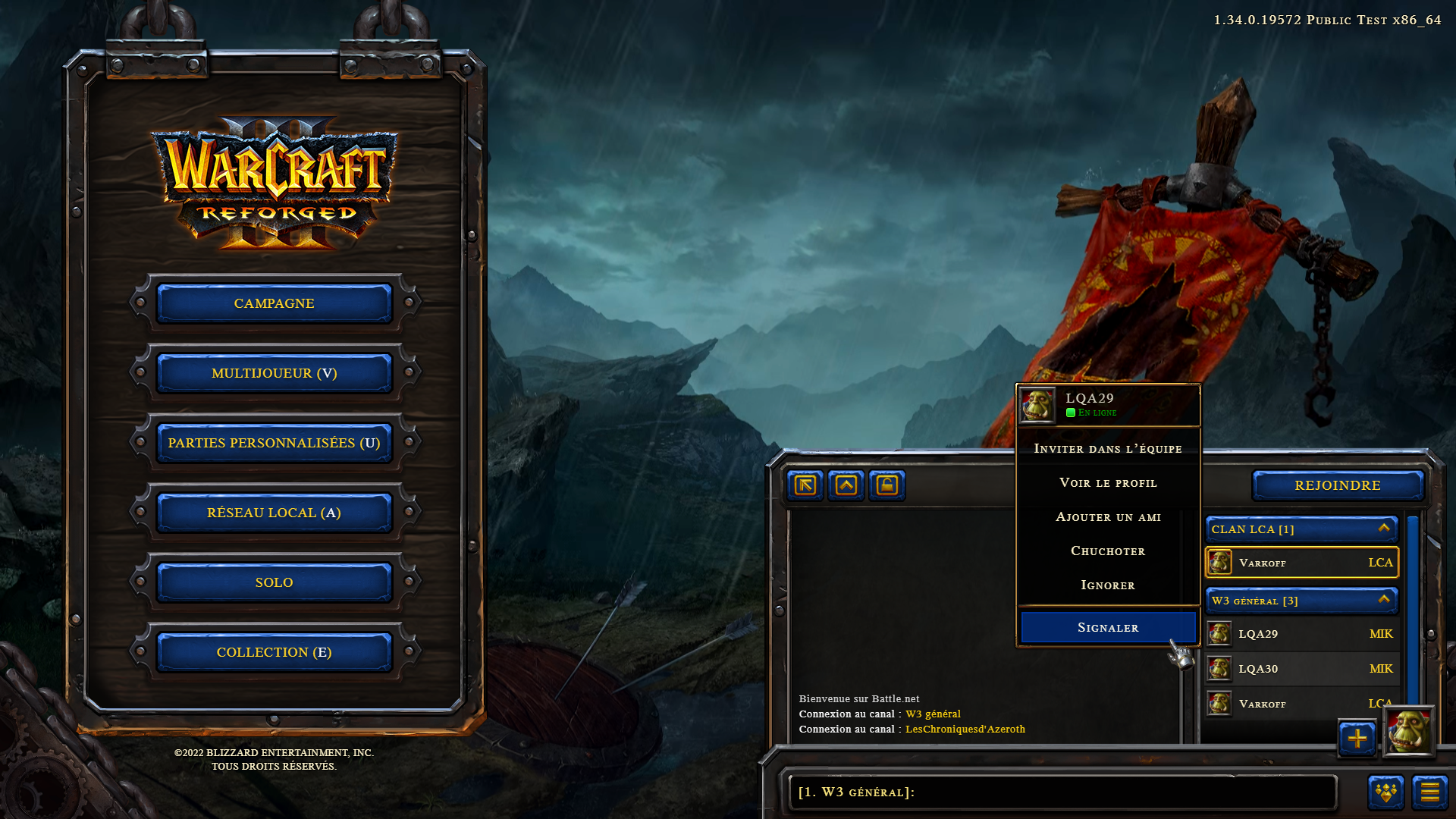The height and width of the screenshot is (819, 1456).
Task: Open Parties Personnalisées (U)
Action: pos(274,443)
